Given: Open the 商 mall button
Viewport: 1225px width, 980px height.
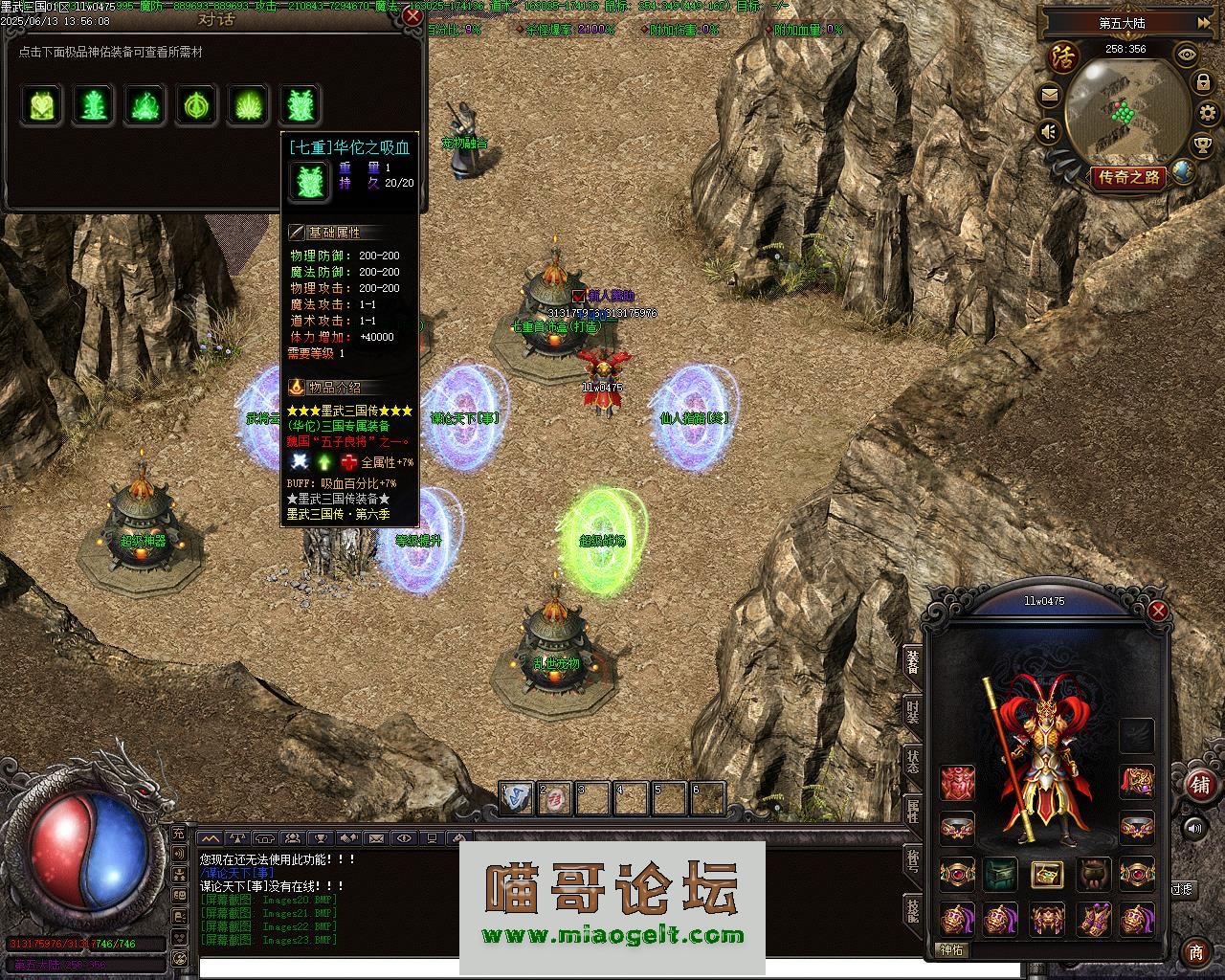Looking at the screenshot, I should pos(1196,951).
